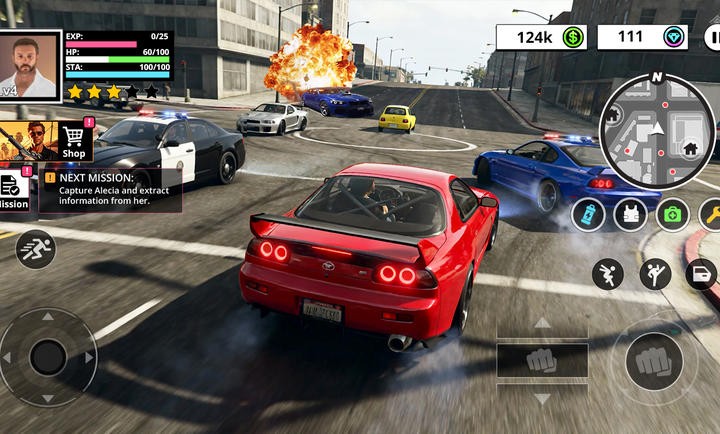
Task: Switch weapon with the selector's down arrow
Action: (x=542, y=398)
